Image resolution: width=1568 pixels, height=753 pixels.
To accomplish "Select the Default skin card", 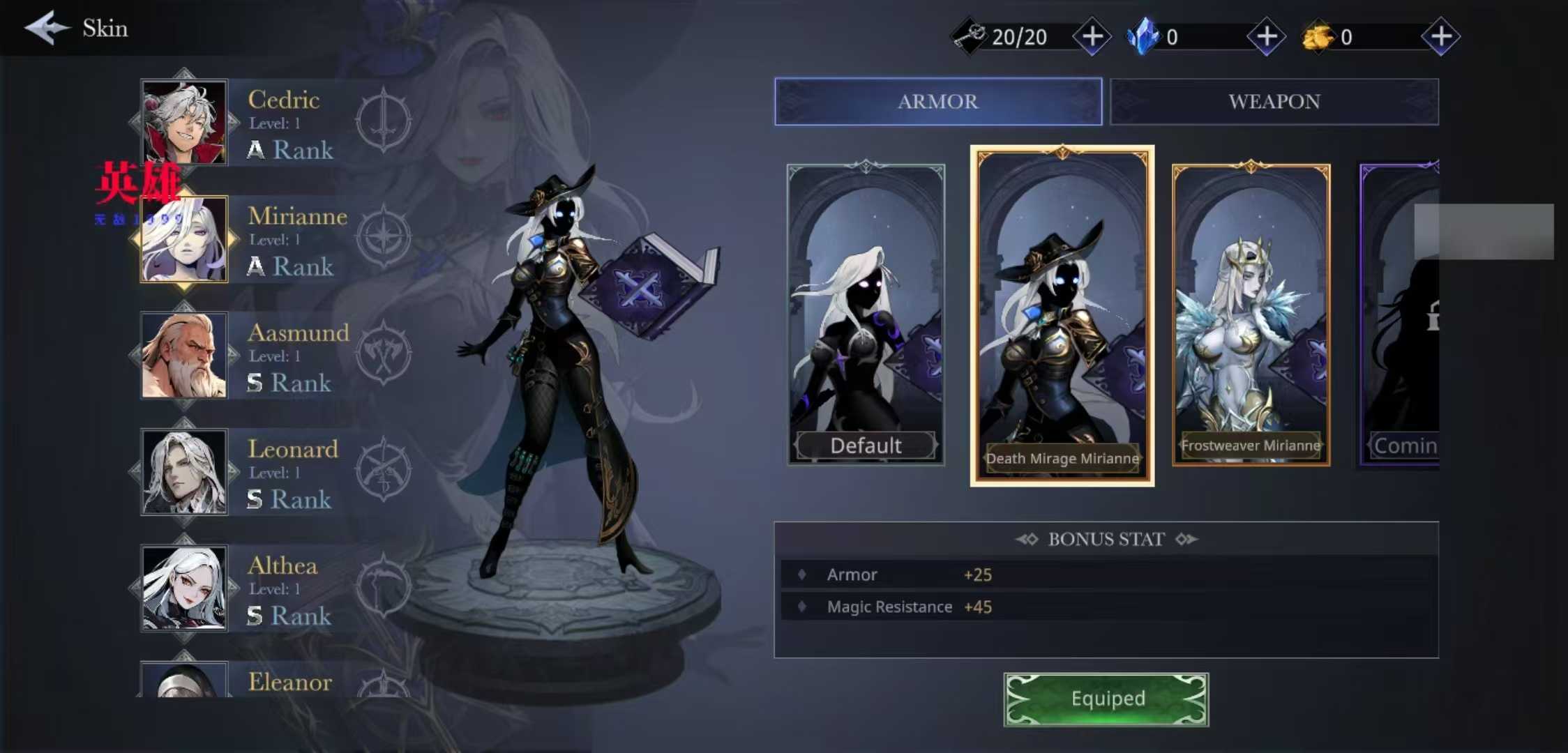I will point(866,315).
